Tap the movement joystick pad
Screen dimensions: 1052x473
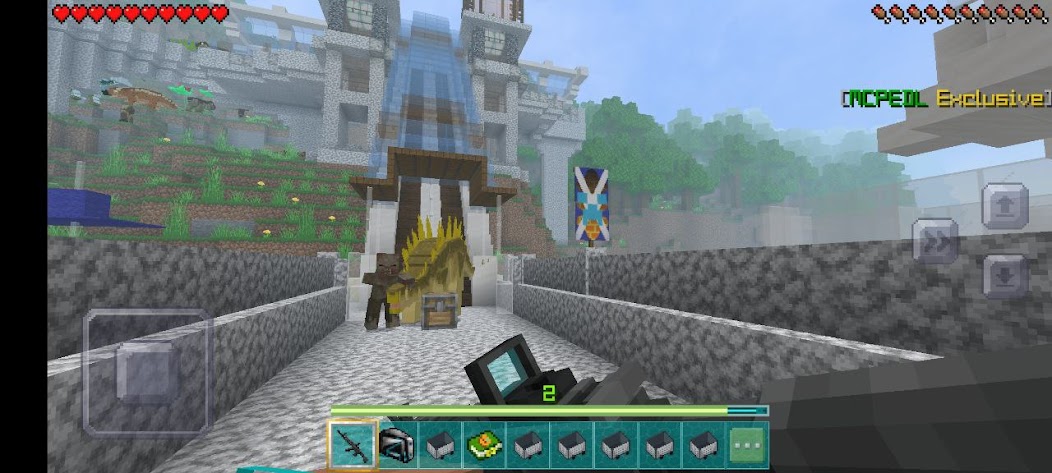[x=147, y=371]
